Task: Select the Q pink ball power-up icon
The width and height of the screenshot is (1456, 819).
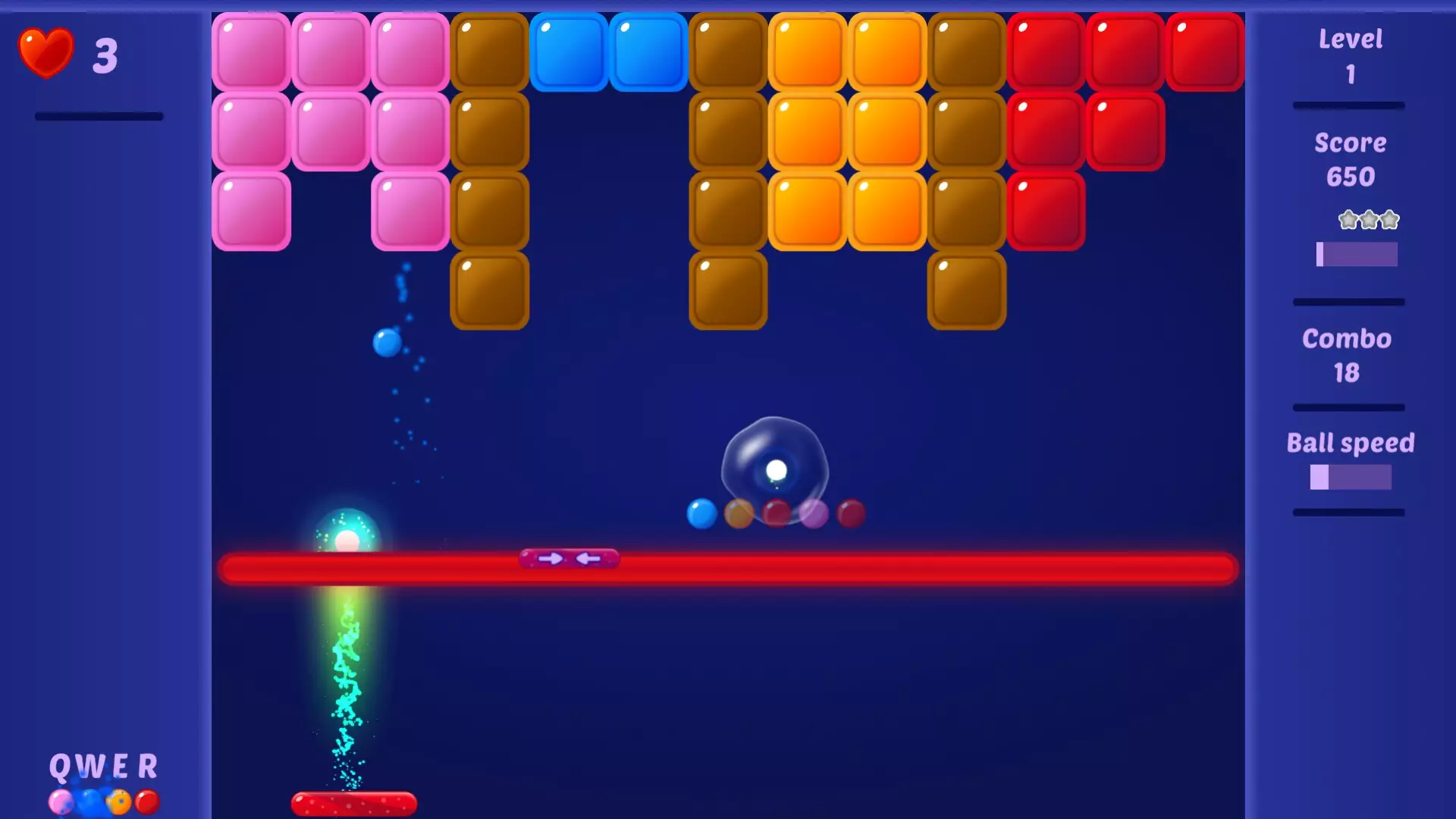Action: click(x=61, y=802)
